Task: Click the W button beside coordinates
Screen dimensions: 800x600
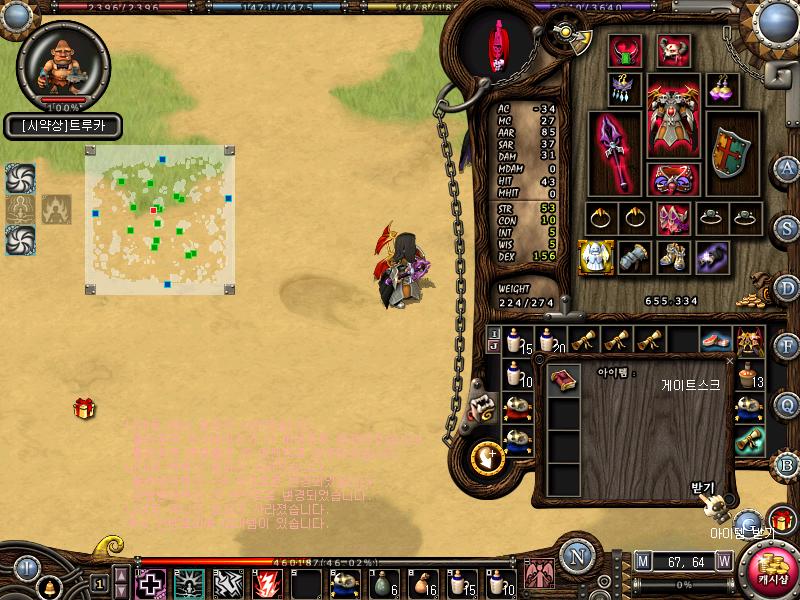Action: (x=724, y=561)
